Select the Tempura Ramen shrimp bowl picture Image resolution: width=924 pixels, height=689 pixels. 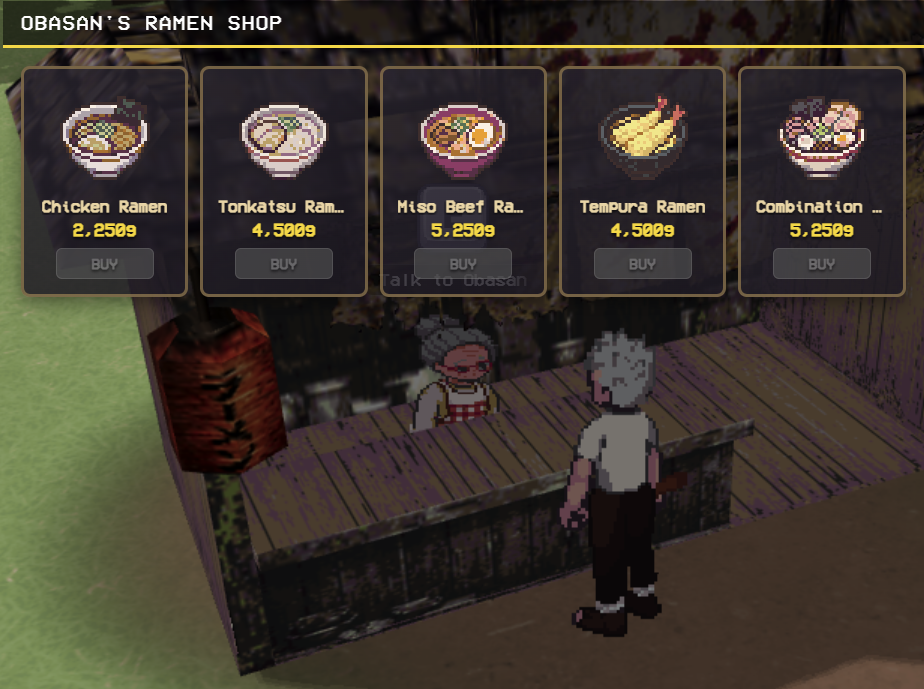(642, 135)
